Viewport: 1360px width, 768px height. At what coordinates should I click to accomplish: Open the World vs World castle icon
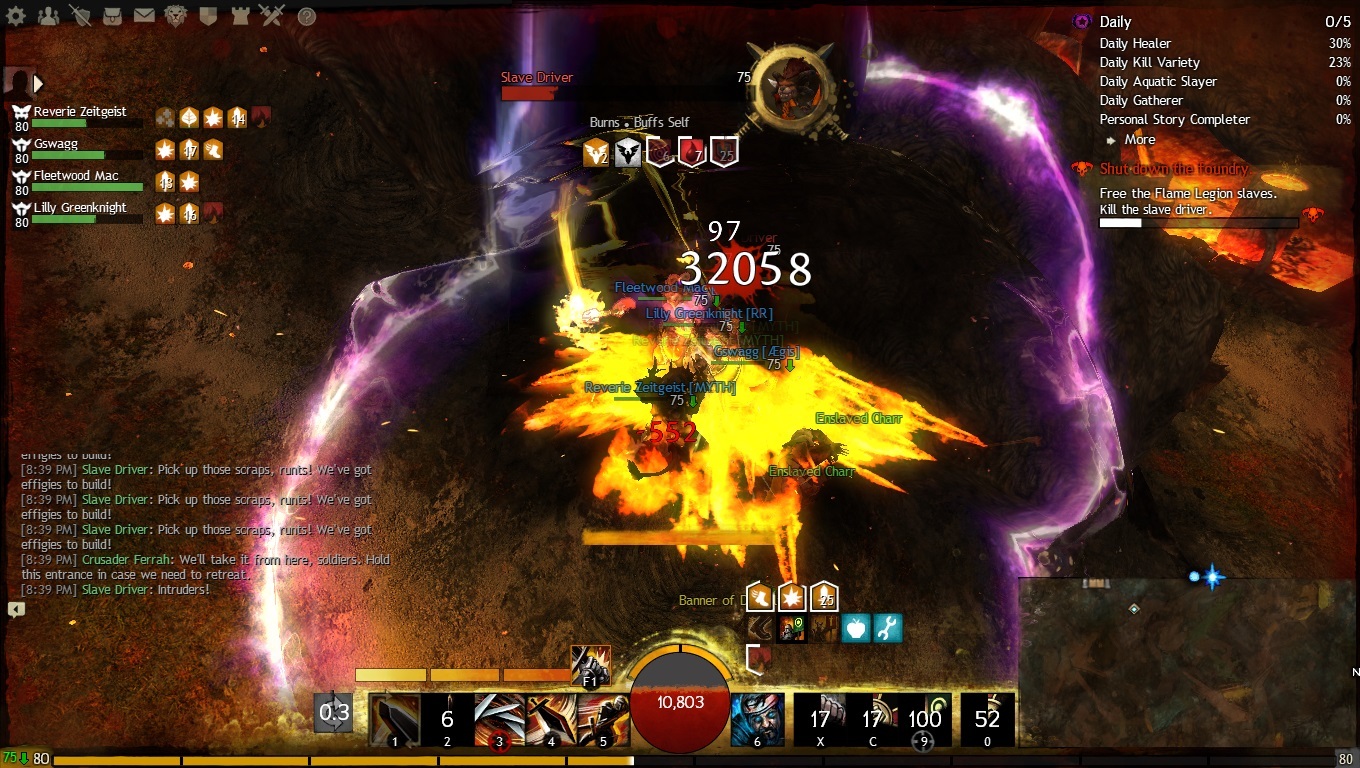[x=240, y=16]
